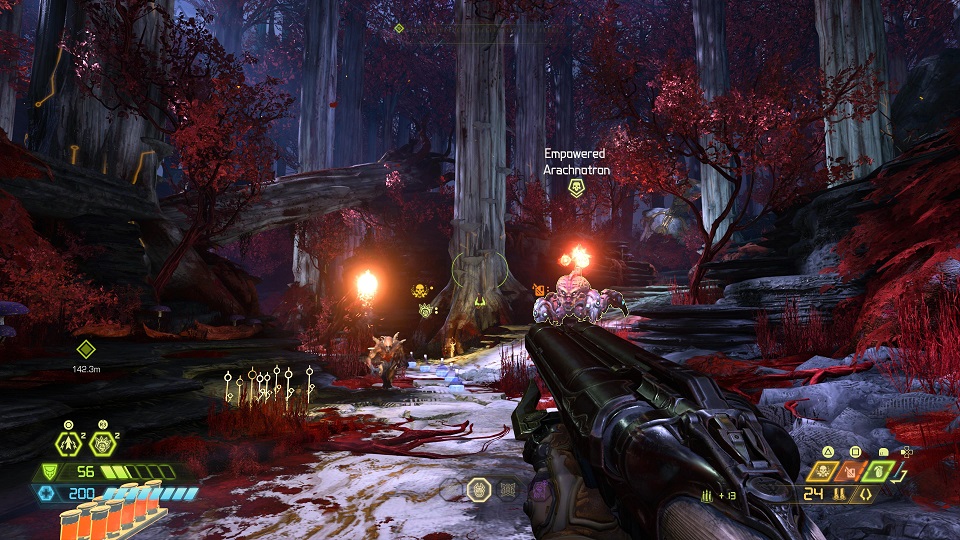The image size is (960, 540).
Task: Click the weapon mod swap brackets icon
Action: coord(864,494)
